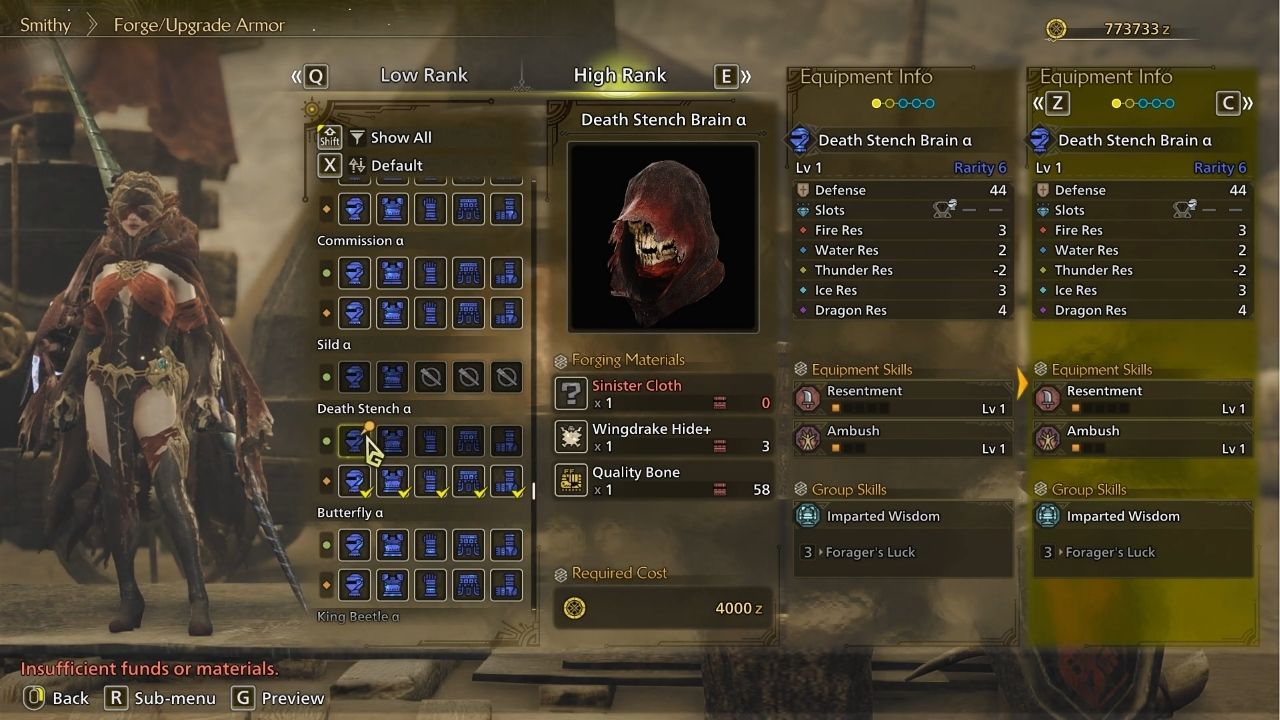Click the Sinister Cloth material icon
1280x720 pixels.
coord(571,392)
